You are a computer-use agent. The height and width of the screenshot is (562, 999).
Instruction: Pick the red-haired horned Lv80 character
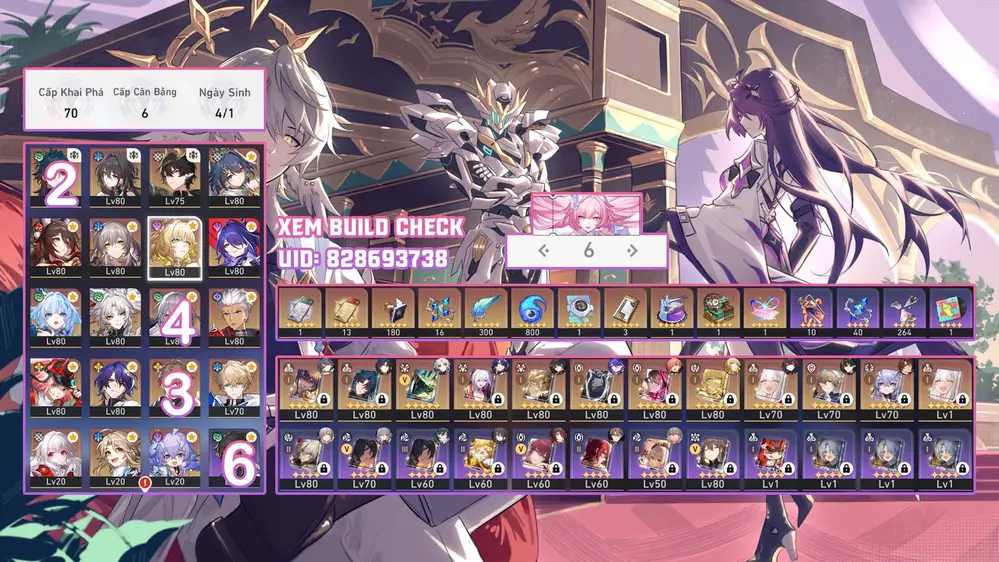coord(57,387)
